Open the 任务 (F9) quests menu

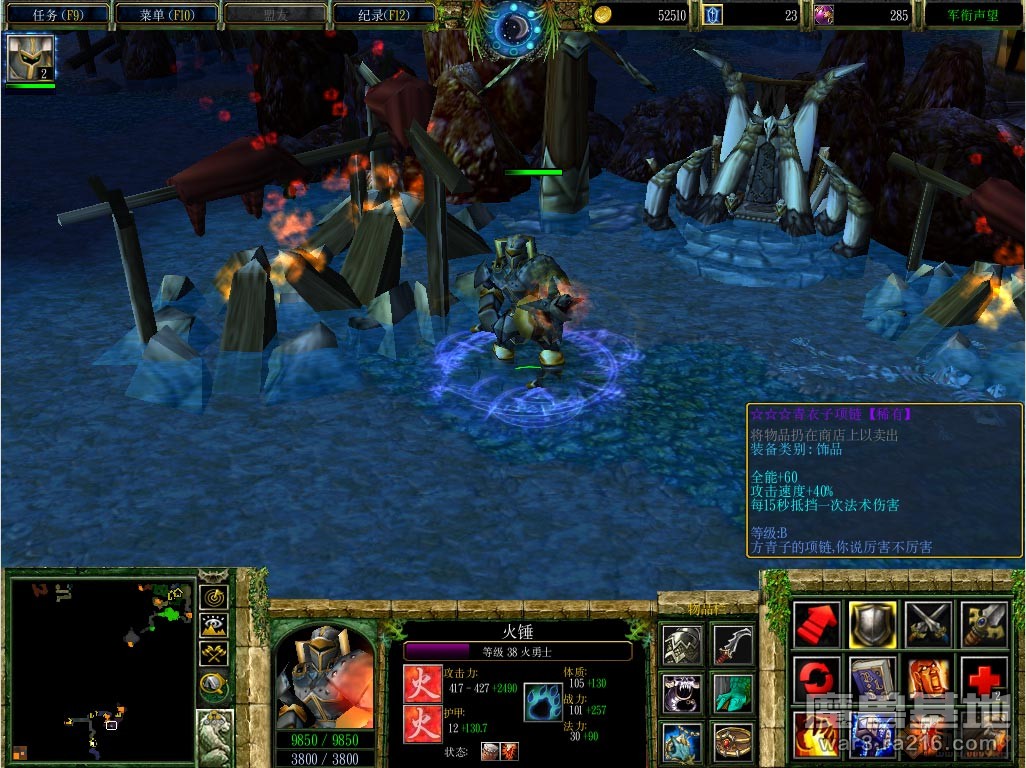(58, 15)
